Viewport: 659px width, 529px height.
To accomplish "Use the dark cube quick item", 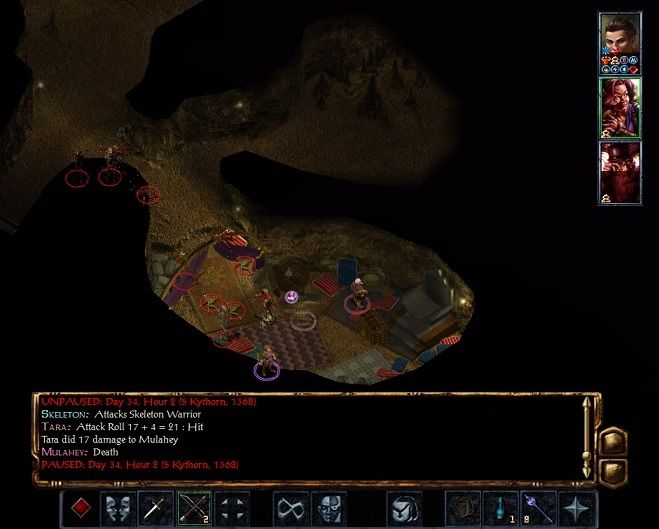I will 461,507.
